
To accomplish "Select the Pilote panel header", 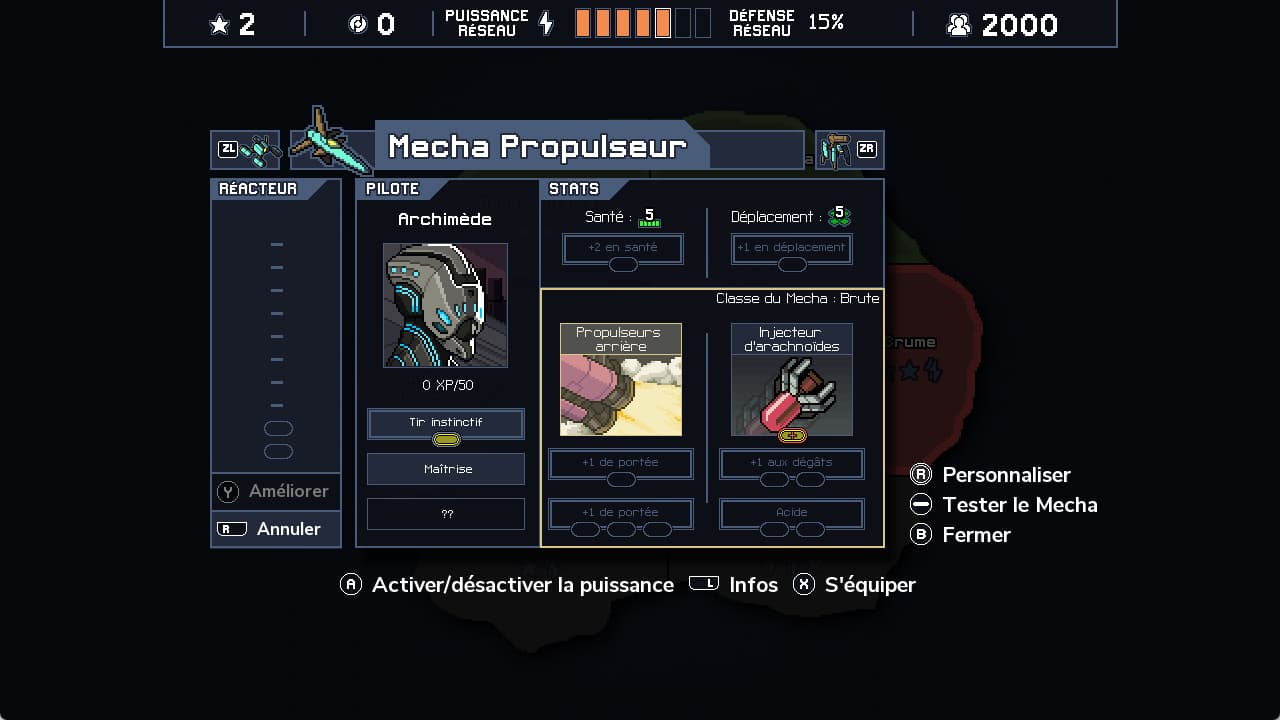I will pyautogui.click(x=393, y=188).
